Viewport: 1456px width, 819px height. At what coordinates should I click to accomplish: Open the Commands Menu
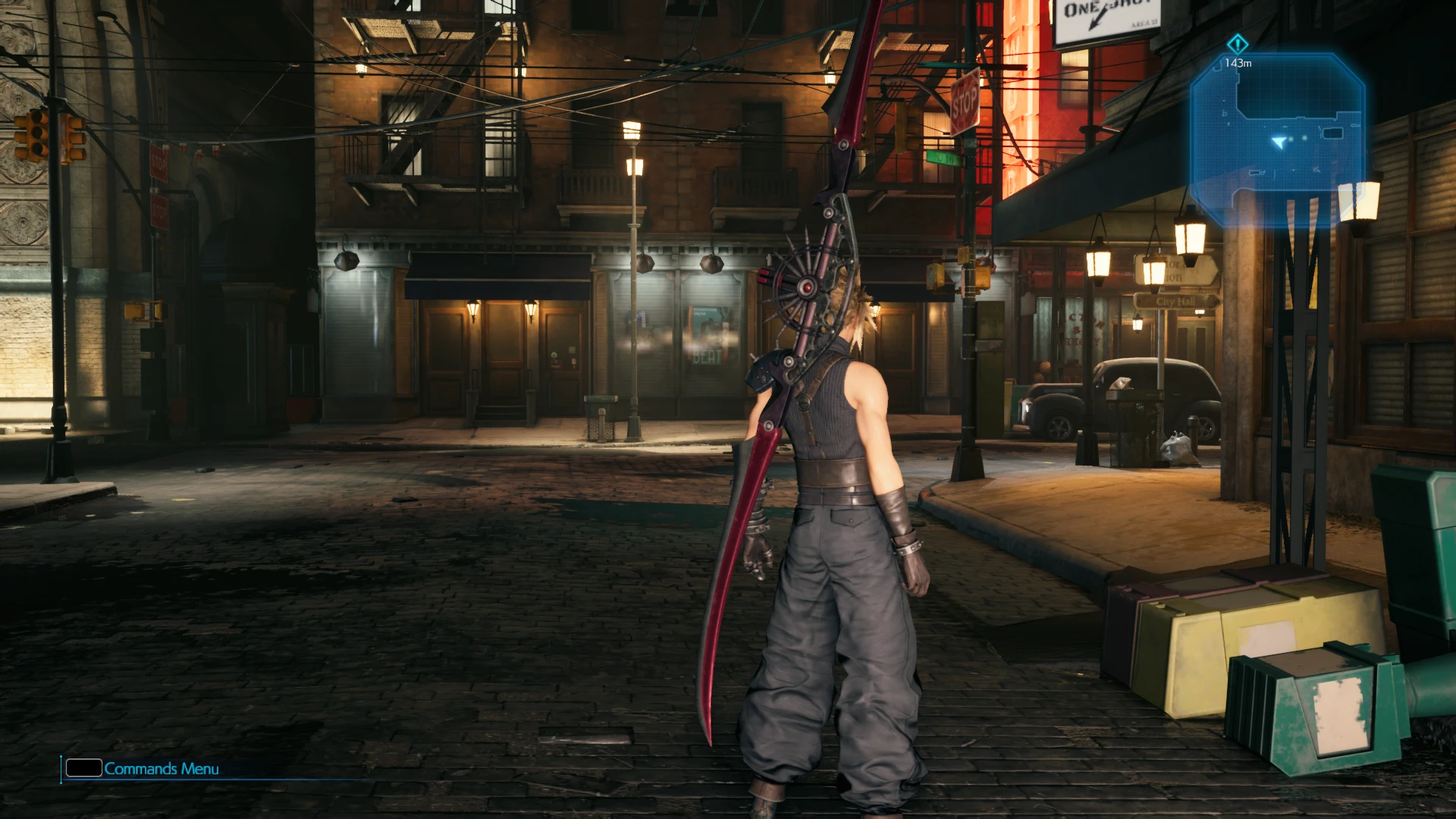(143, 768)
